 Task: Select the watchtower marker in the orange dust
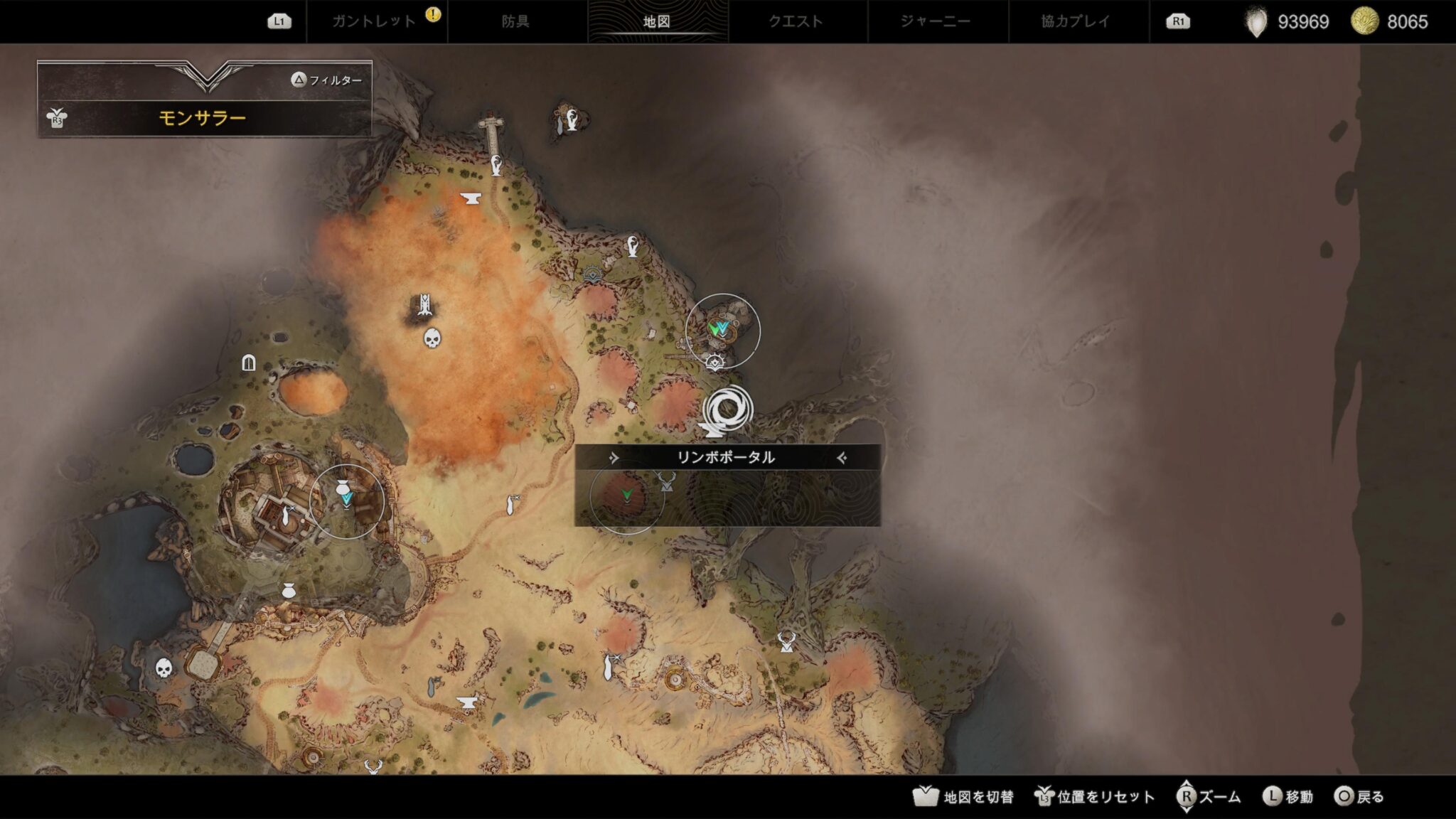[425, 306]
